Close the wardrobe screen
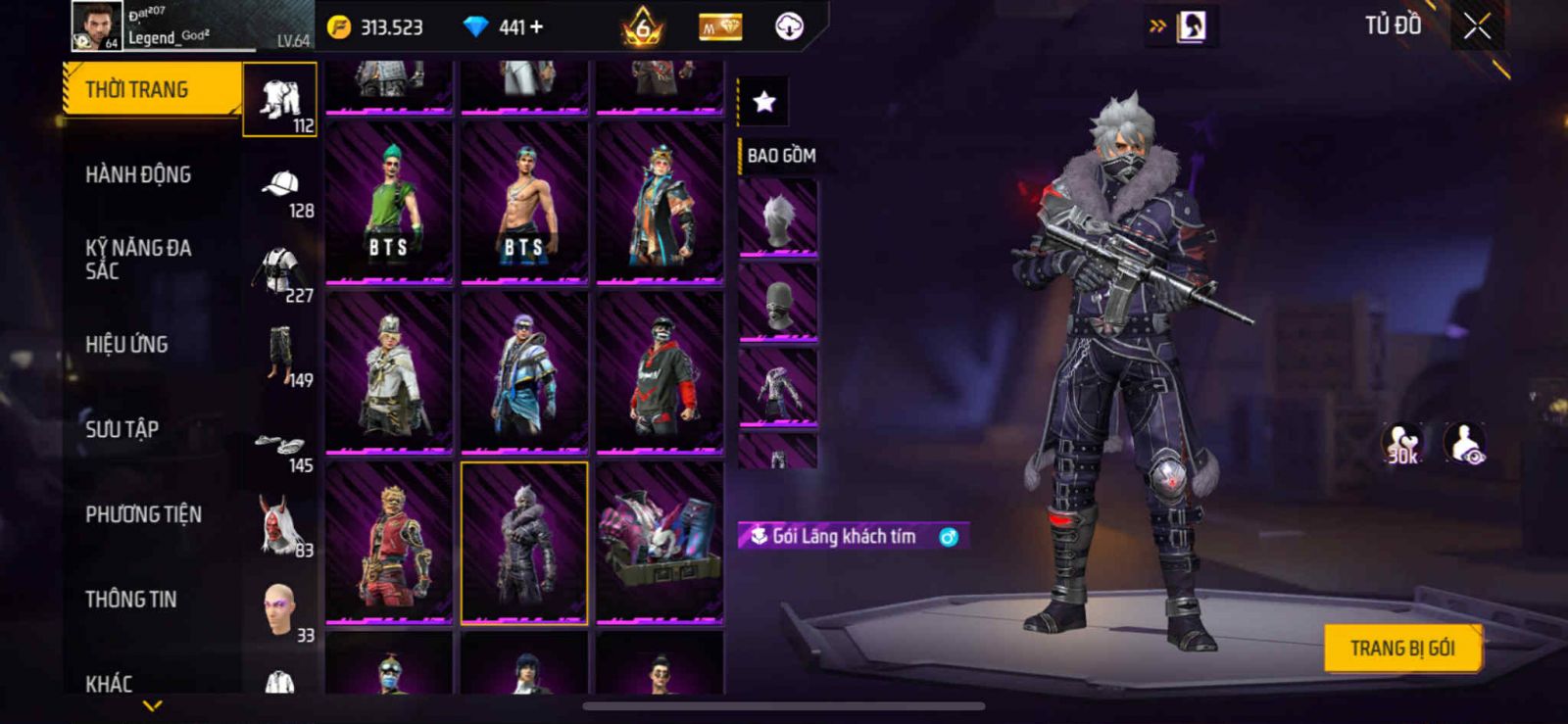The image size is (1568, 724). 1476,27
